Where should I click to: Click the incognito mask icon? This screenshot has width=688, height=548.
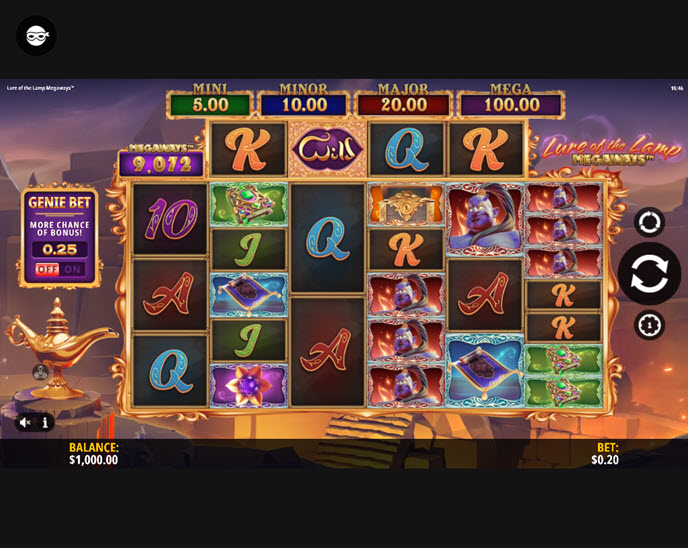(x=36, y=36)
